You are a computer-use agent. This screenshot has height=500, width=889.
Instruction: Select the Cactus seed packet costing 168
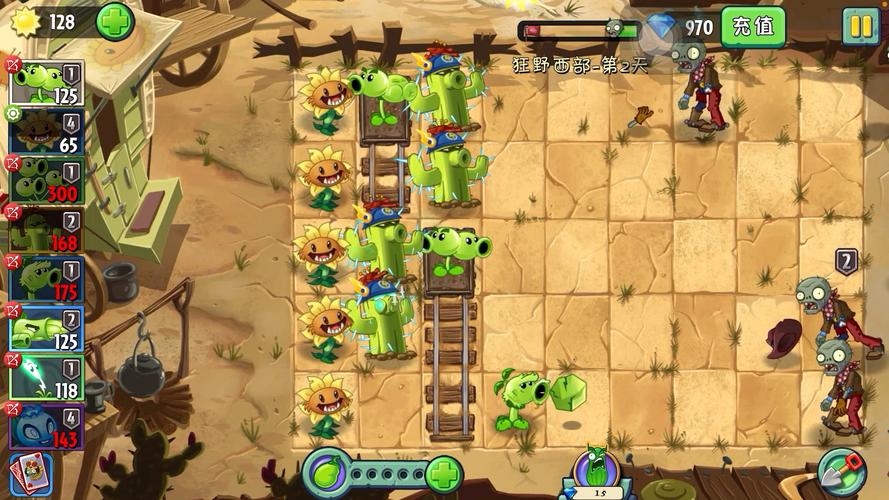point(47,229)
